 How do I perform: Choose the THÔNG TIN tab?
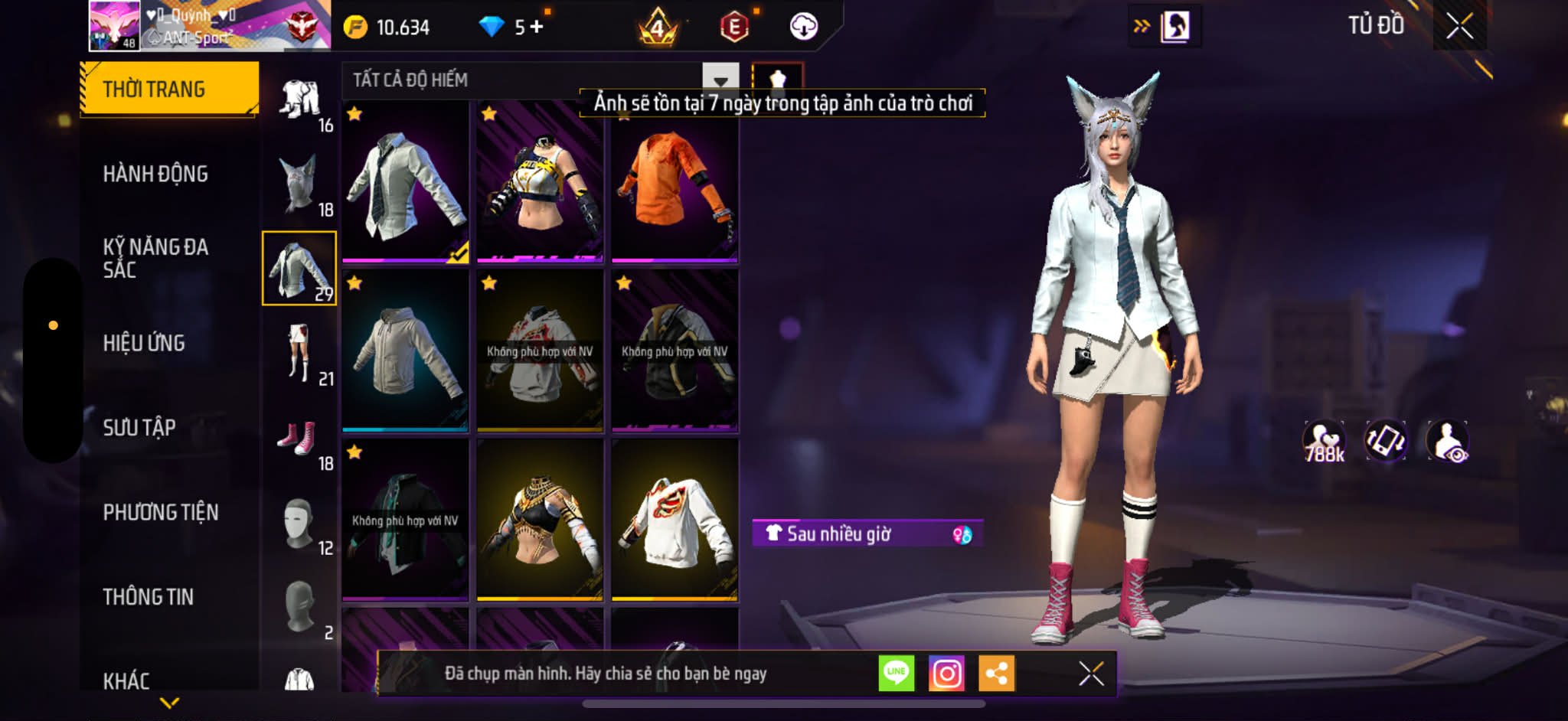coord(149,597)
